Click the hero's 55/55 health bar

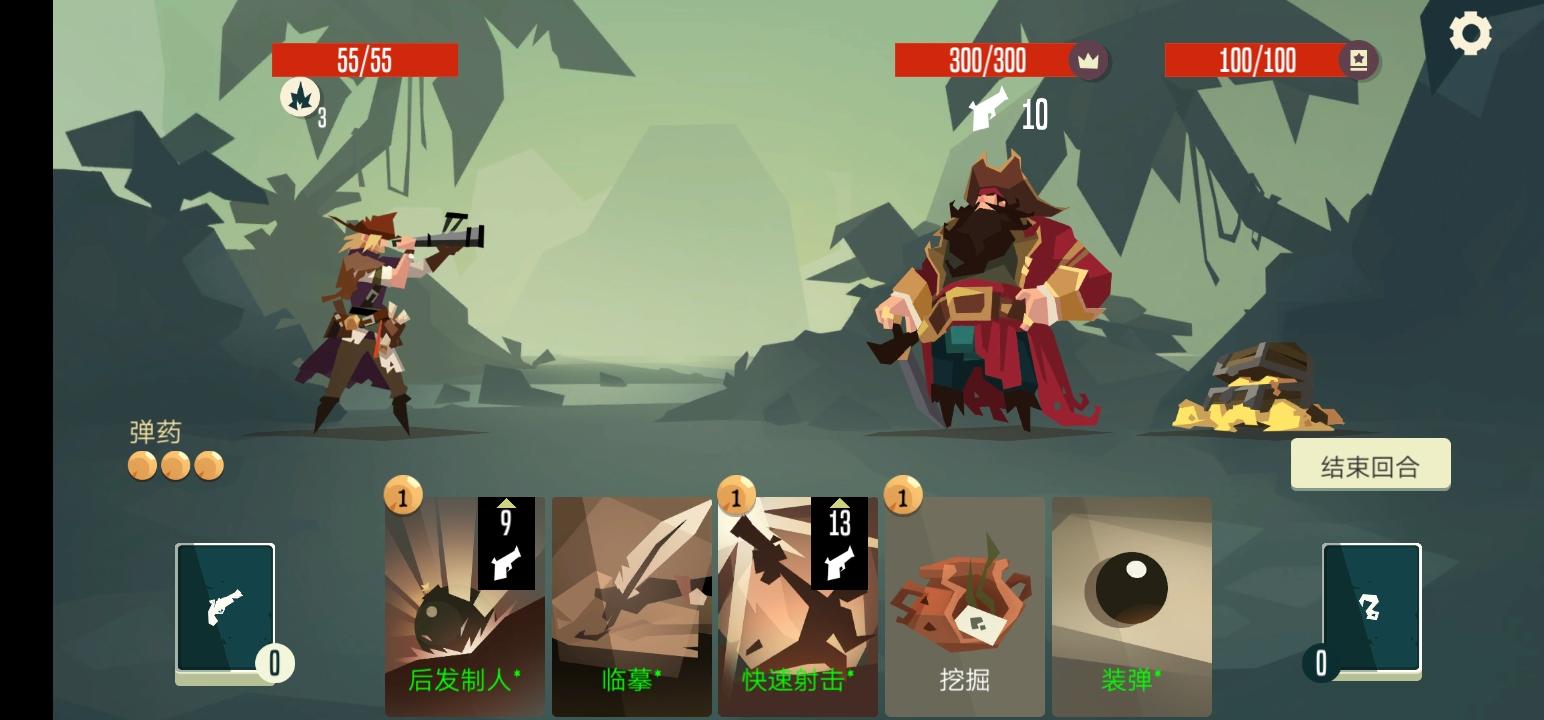pyautogui.click(x=365, y=60)
